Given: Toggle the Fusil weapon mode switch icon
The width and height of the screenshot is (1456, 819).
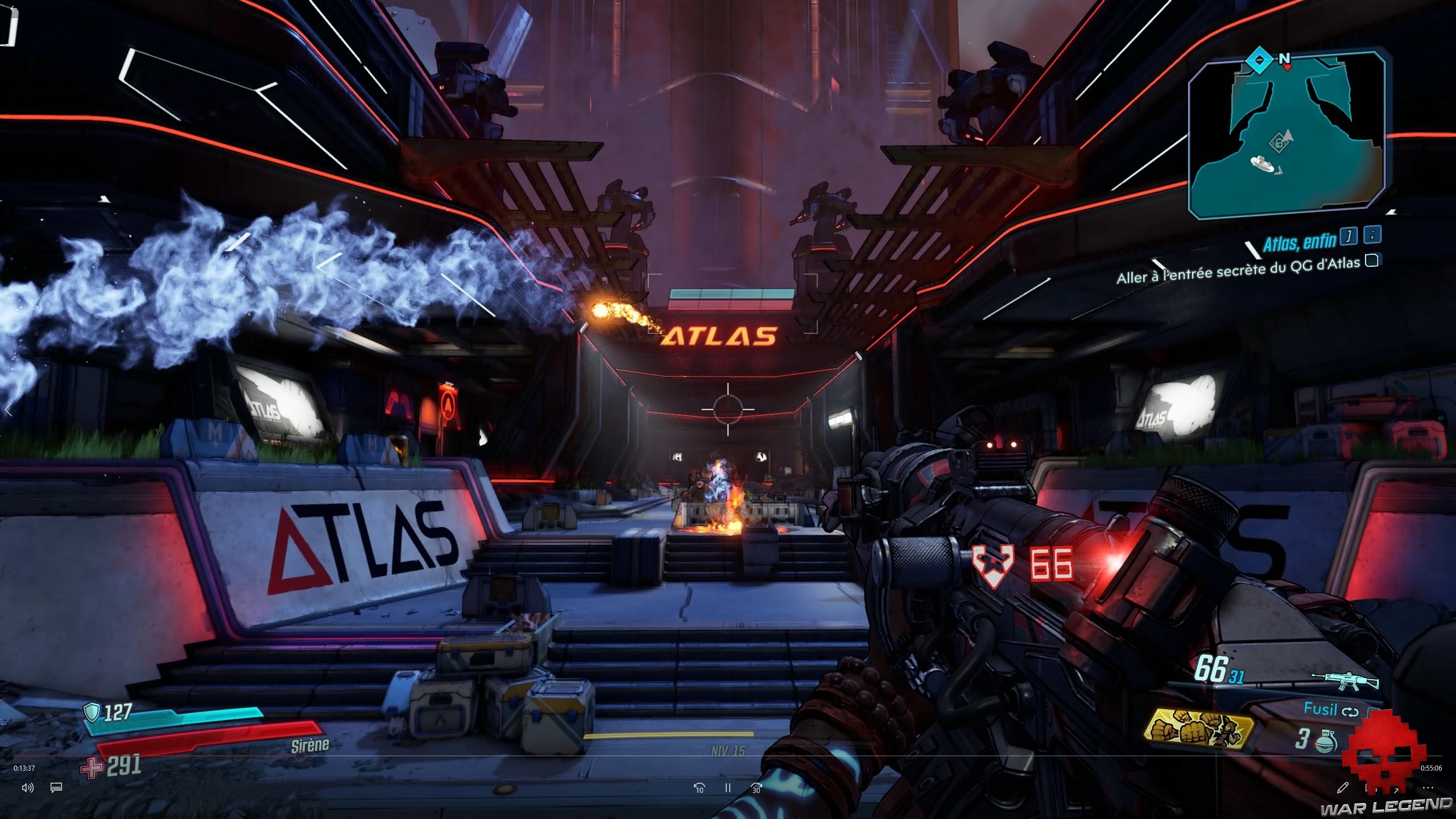Looking at the screenshot, I should click(x=1350, y=712).
